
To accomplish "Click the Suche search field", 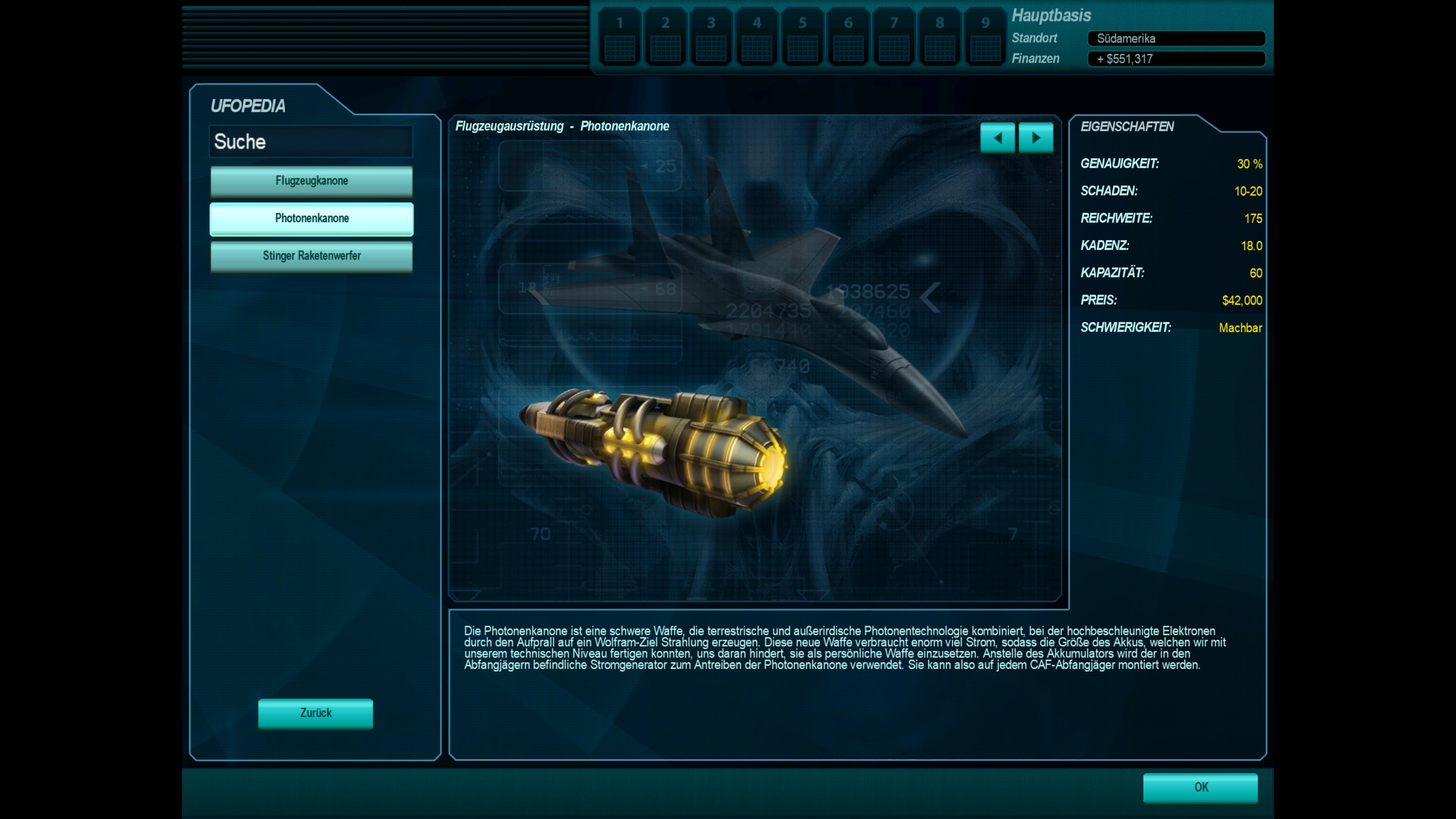I will point(311,141).
